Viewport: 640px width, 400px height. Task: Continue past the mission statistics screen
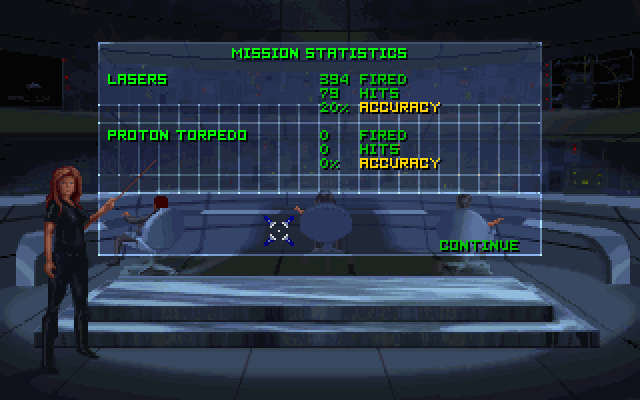[x=479, y=245]
